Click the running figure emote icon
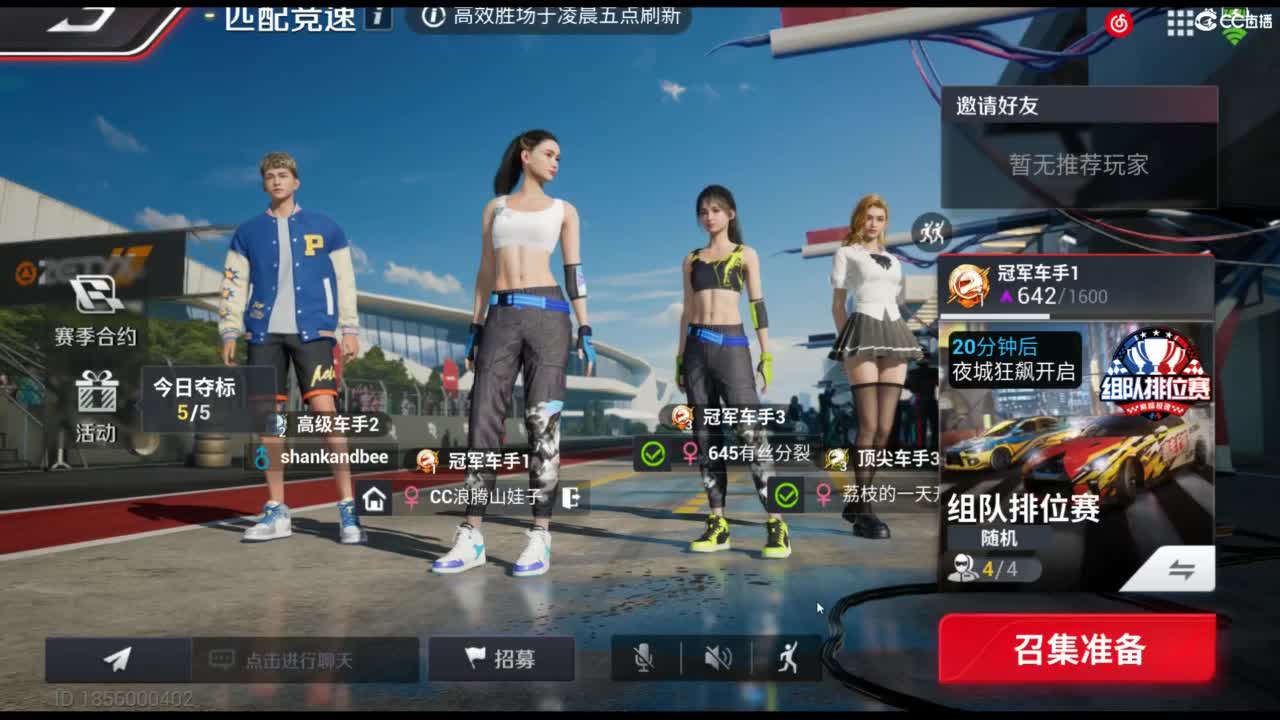The image size is (1280, 720). (789, 658)
